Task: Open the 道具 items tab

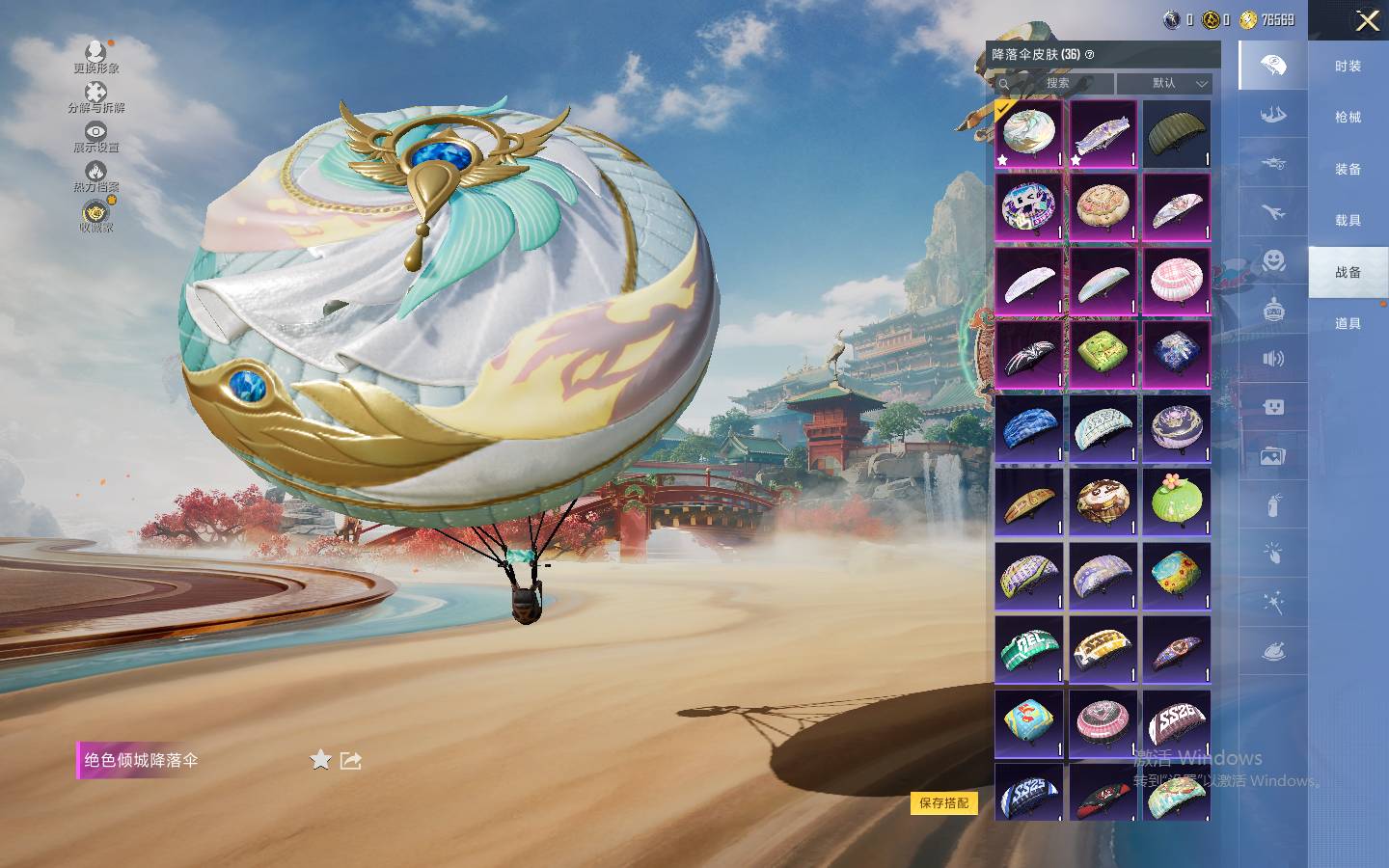Action: pos(1348,324)
